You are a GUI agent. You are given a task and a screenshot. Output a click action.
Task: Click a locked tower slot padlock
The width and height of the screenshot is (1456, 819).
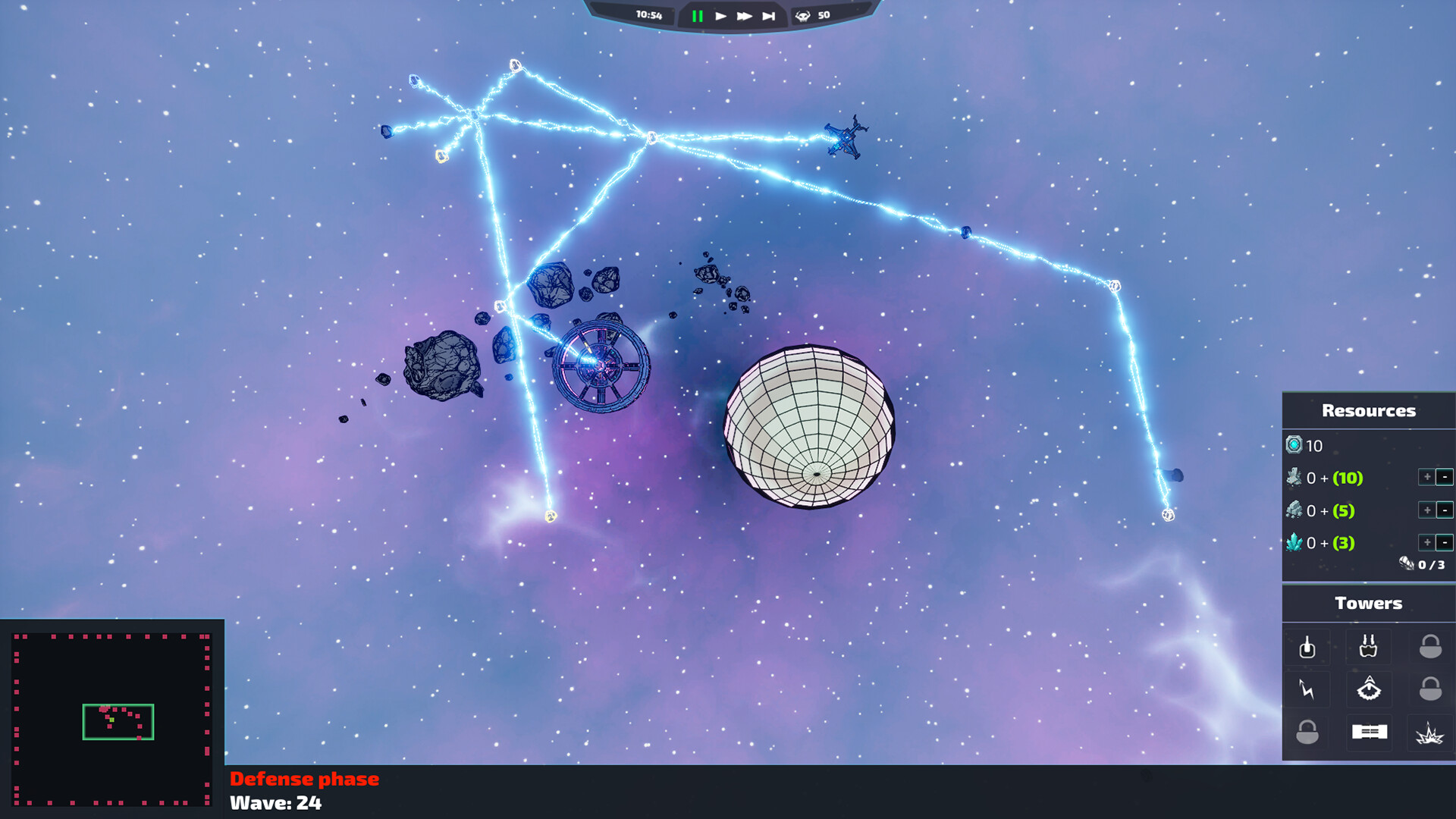coord(1431,646)
